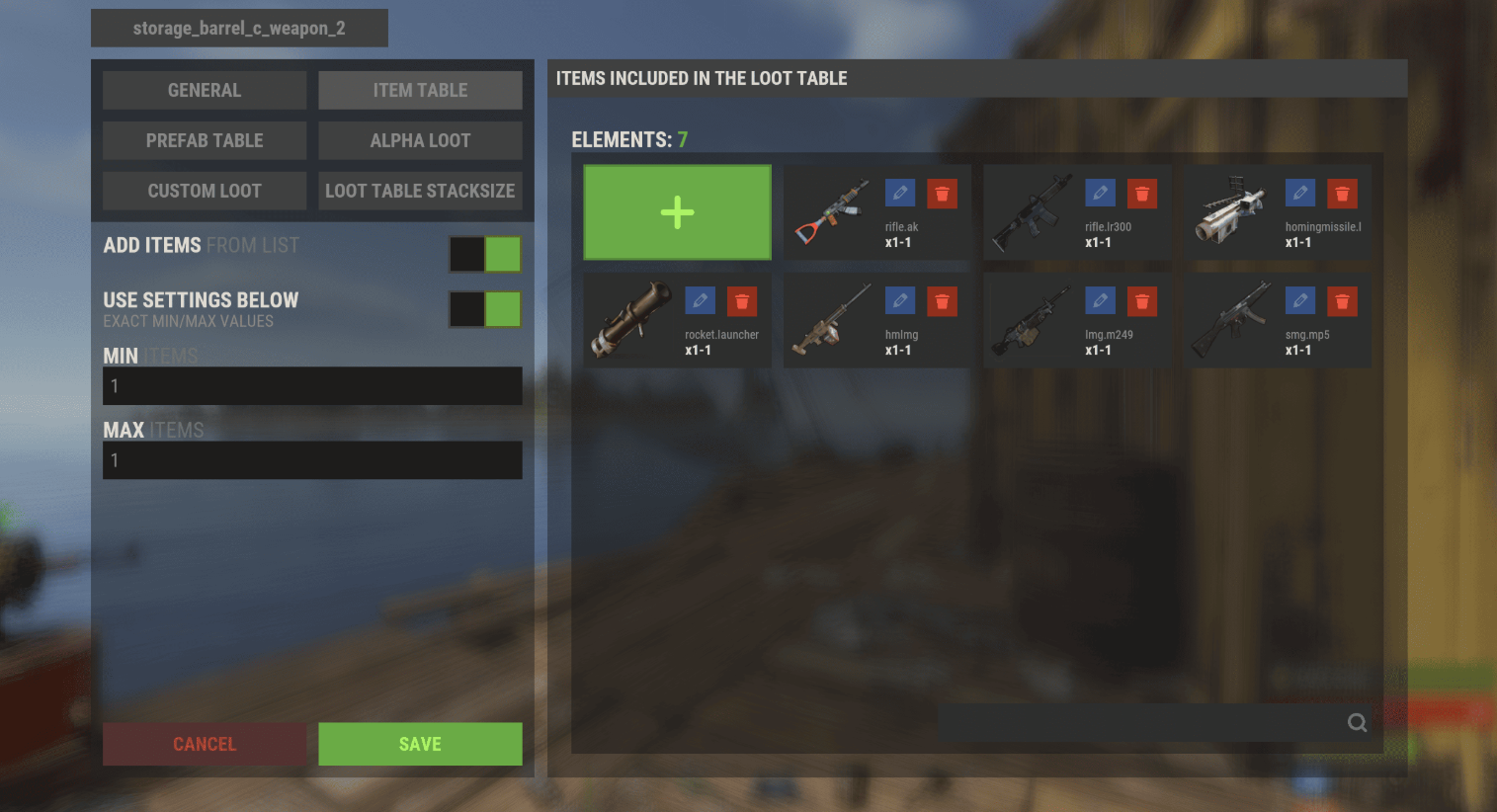Toggle Add Items from list switch
Viewport: 1497px width, 812px height.
click(485, 254)
